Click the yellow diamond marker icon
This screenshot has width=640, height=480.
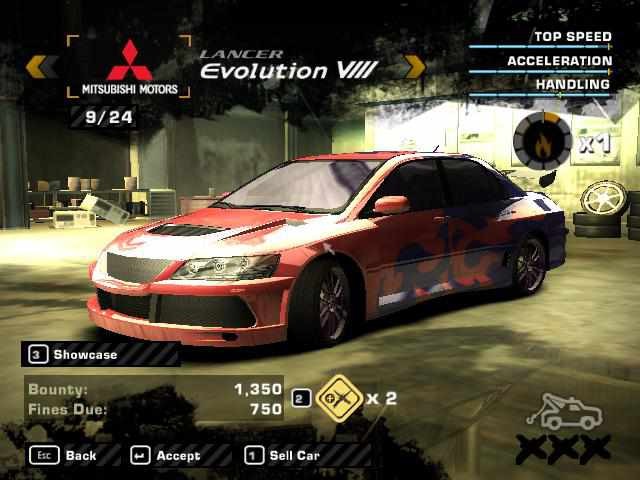(336, 398)
